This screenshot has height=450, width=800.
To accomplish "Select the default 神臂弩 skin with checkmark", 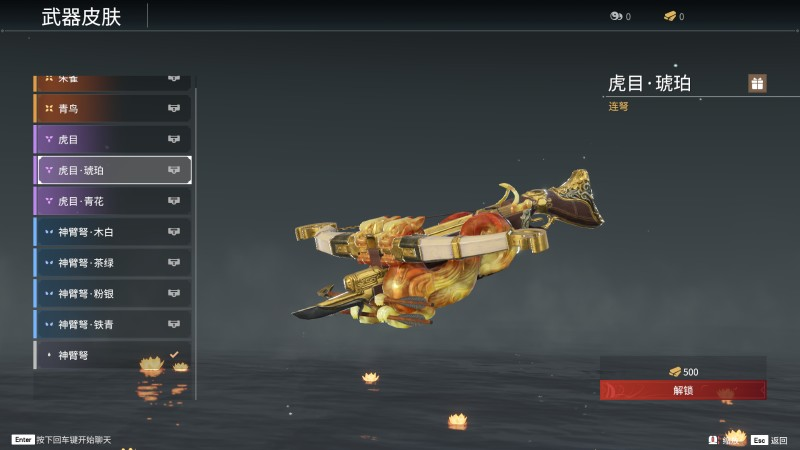I will pos(113,355).
